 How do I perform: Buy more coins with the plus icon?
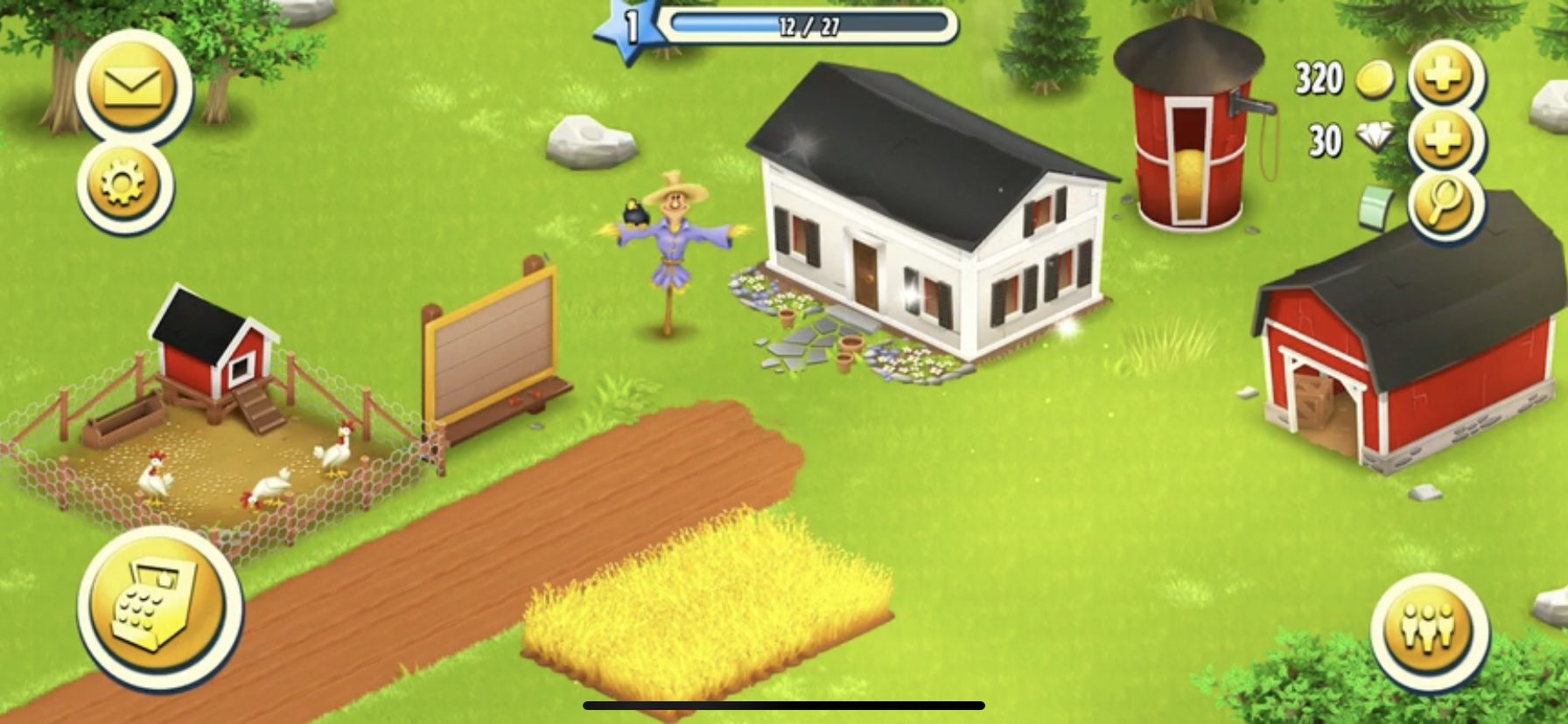1443,79
